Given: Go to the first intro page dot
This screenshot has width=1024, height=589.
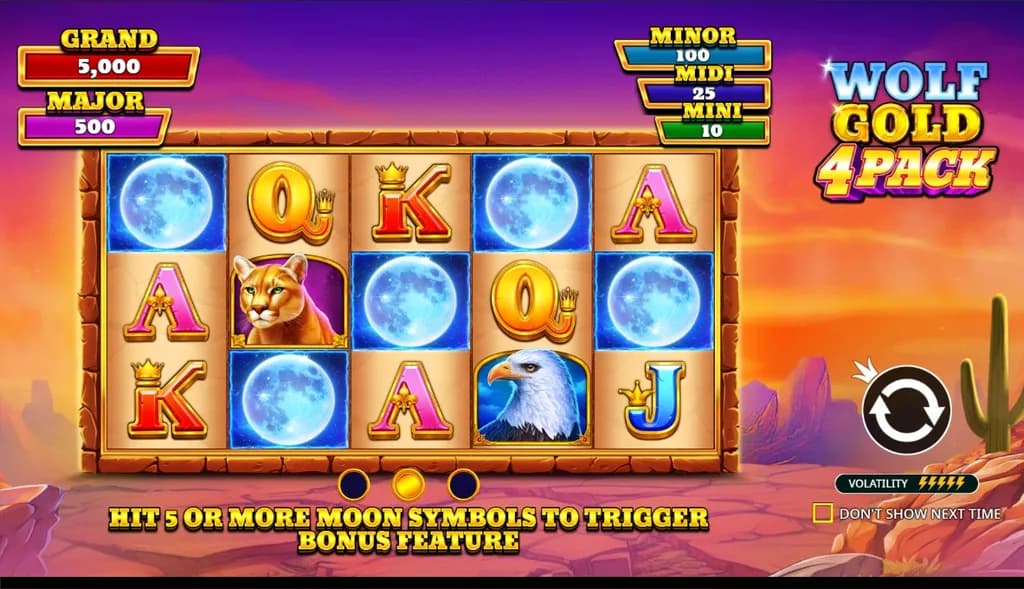Looking at the screenshot, I should pyautogui.click(x=354, y=485).
